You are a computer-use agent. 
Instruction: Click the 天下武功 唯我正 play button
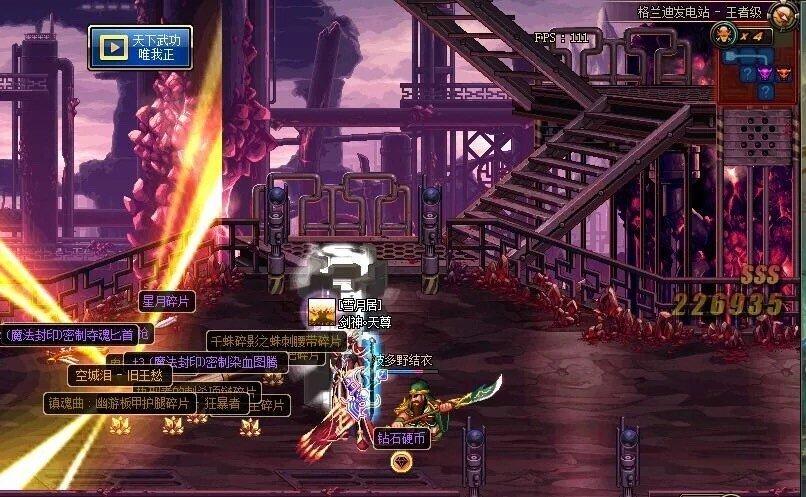point(140,46)
